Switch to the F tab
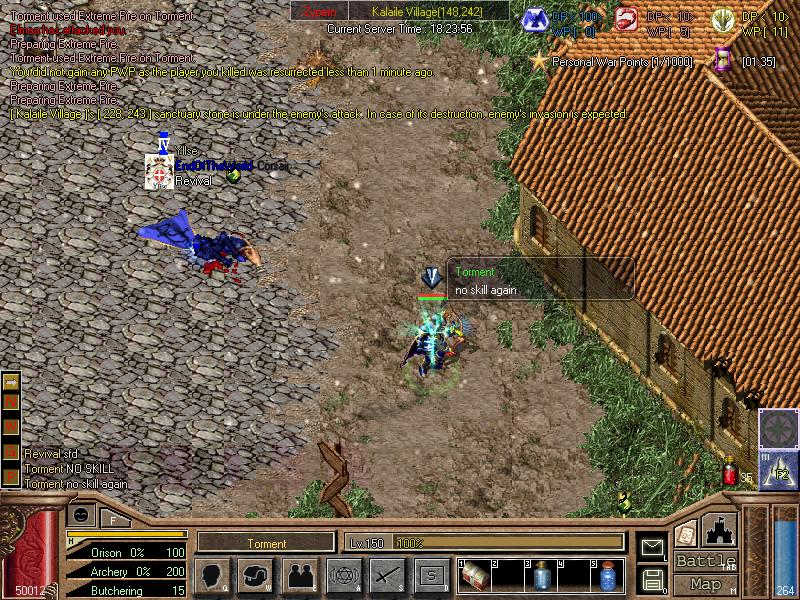This screenshot has height=600, width=800. [x=113, y=518]
